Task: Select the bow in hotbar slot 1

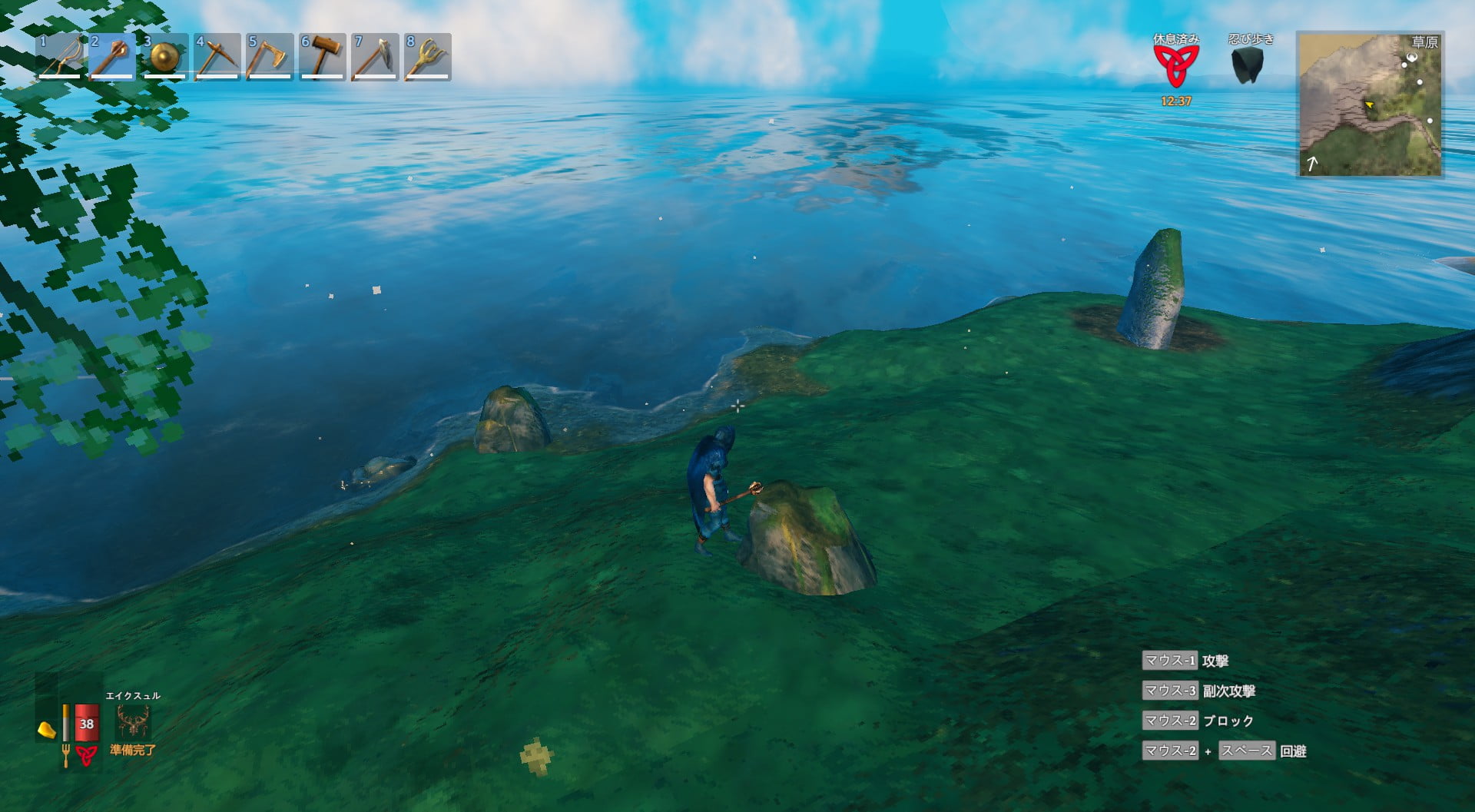Action: click(x=60, y=57)
